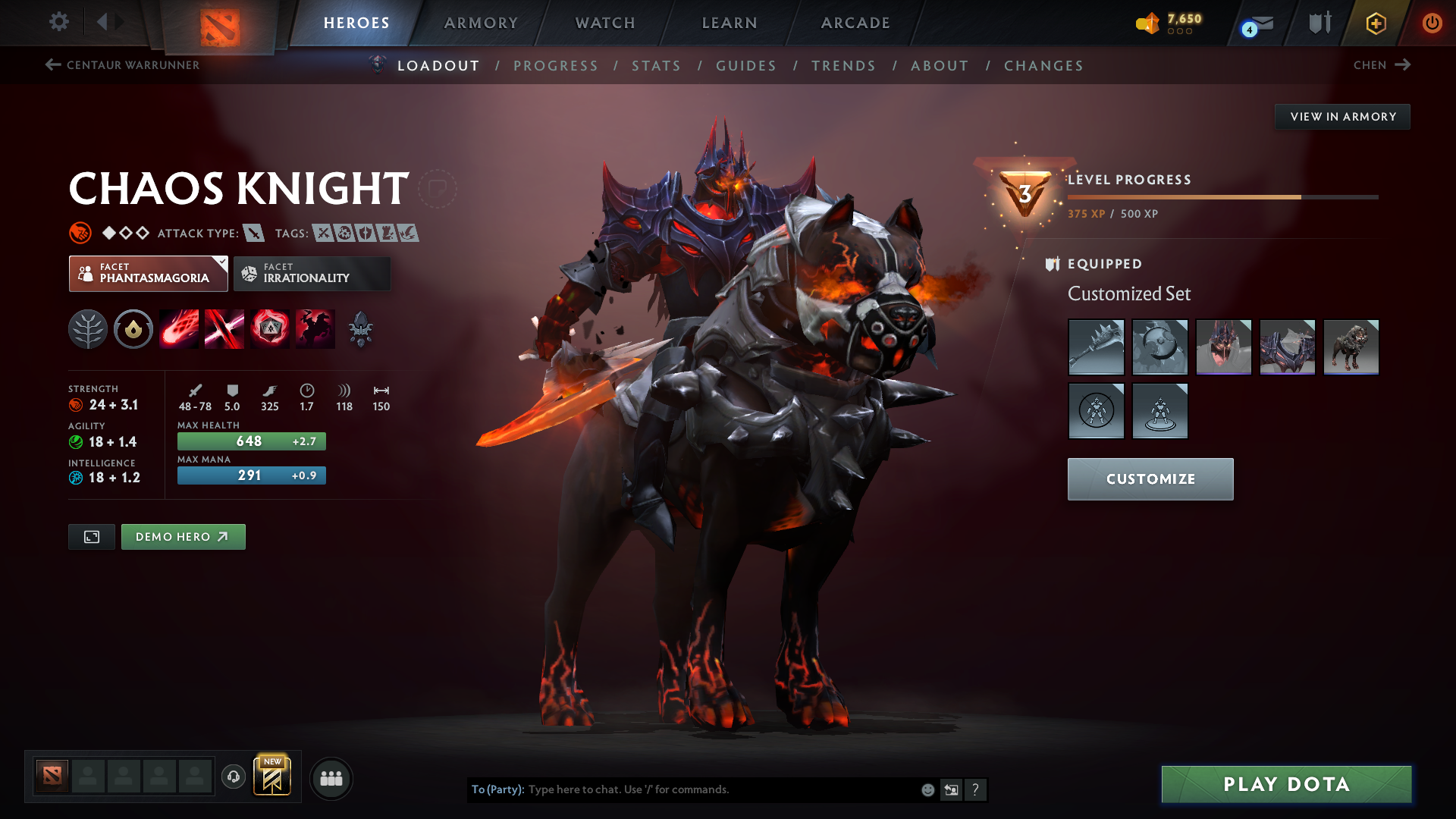Select the Chaos Bolt ability icon
Image resolution: width=1456 pixels, height=819 pixels.
179,328
